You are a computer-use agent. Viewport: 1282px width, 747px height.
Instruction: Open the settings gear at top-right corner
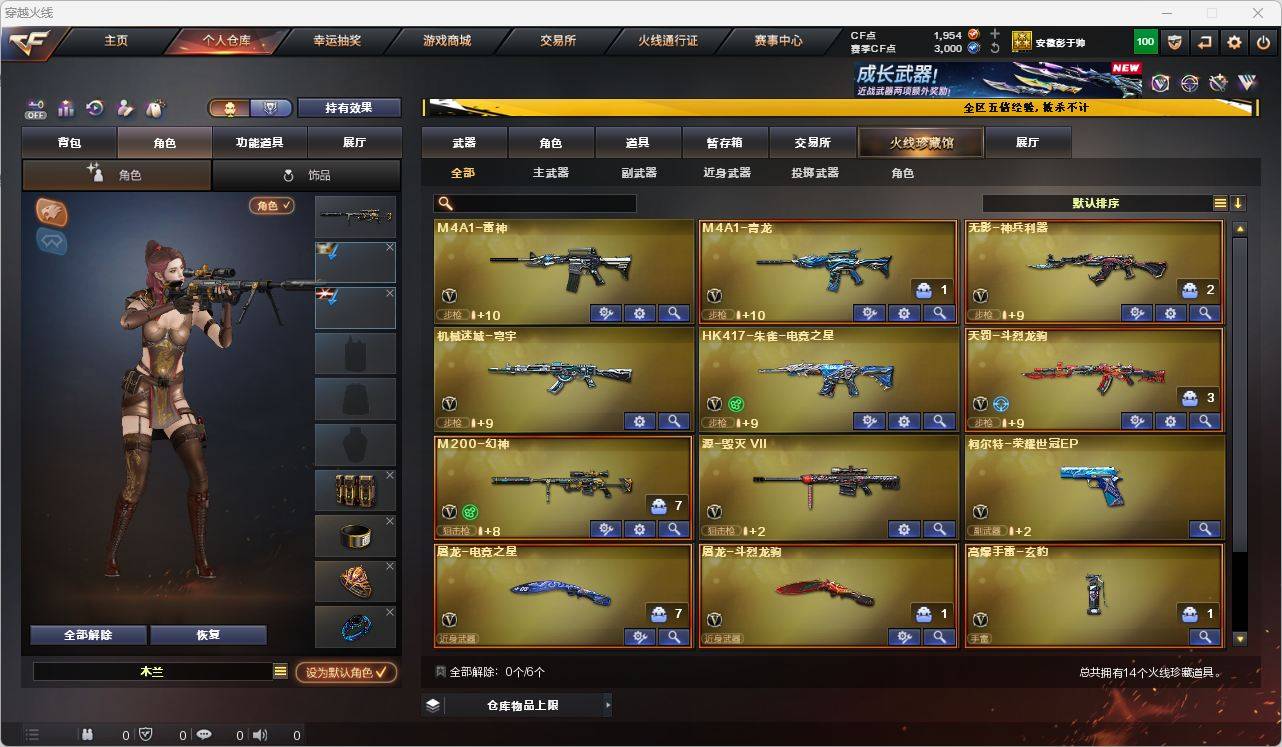pos(1233,41)
